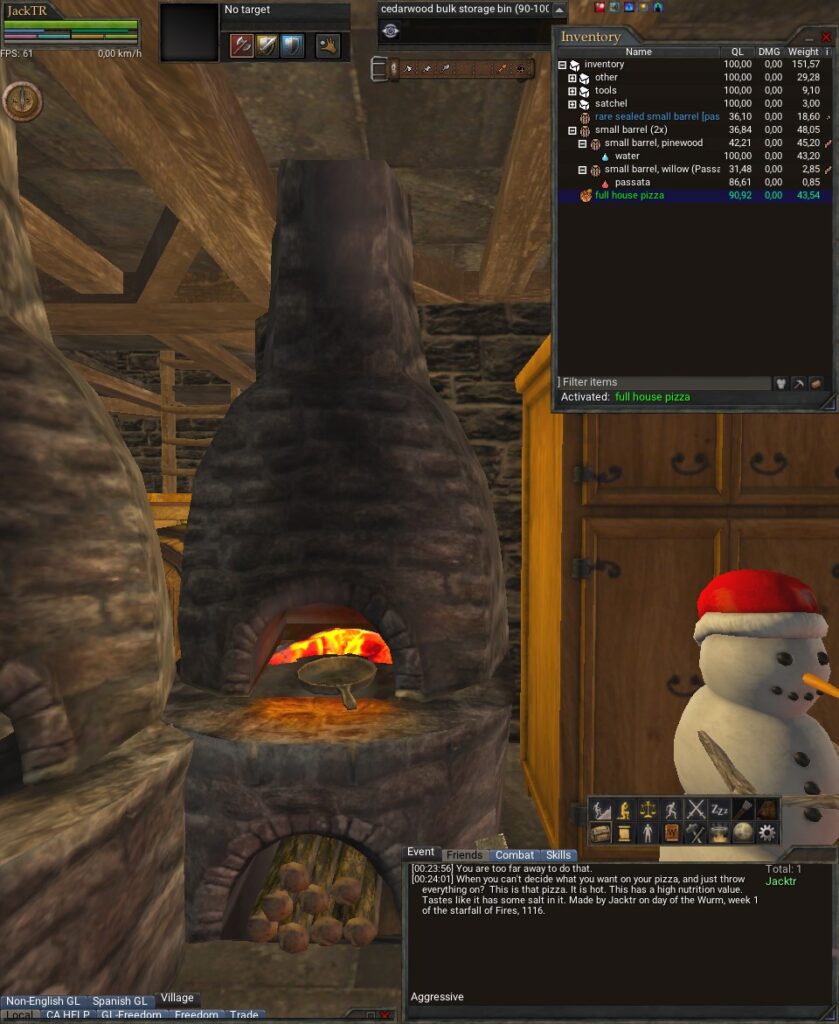Screen dimensions: 839x1024
Task: Expand the tools inventory group
Action: [x=572, y=90]
